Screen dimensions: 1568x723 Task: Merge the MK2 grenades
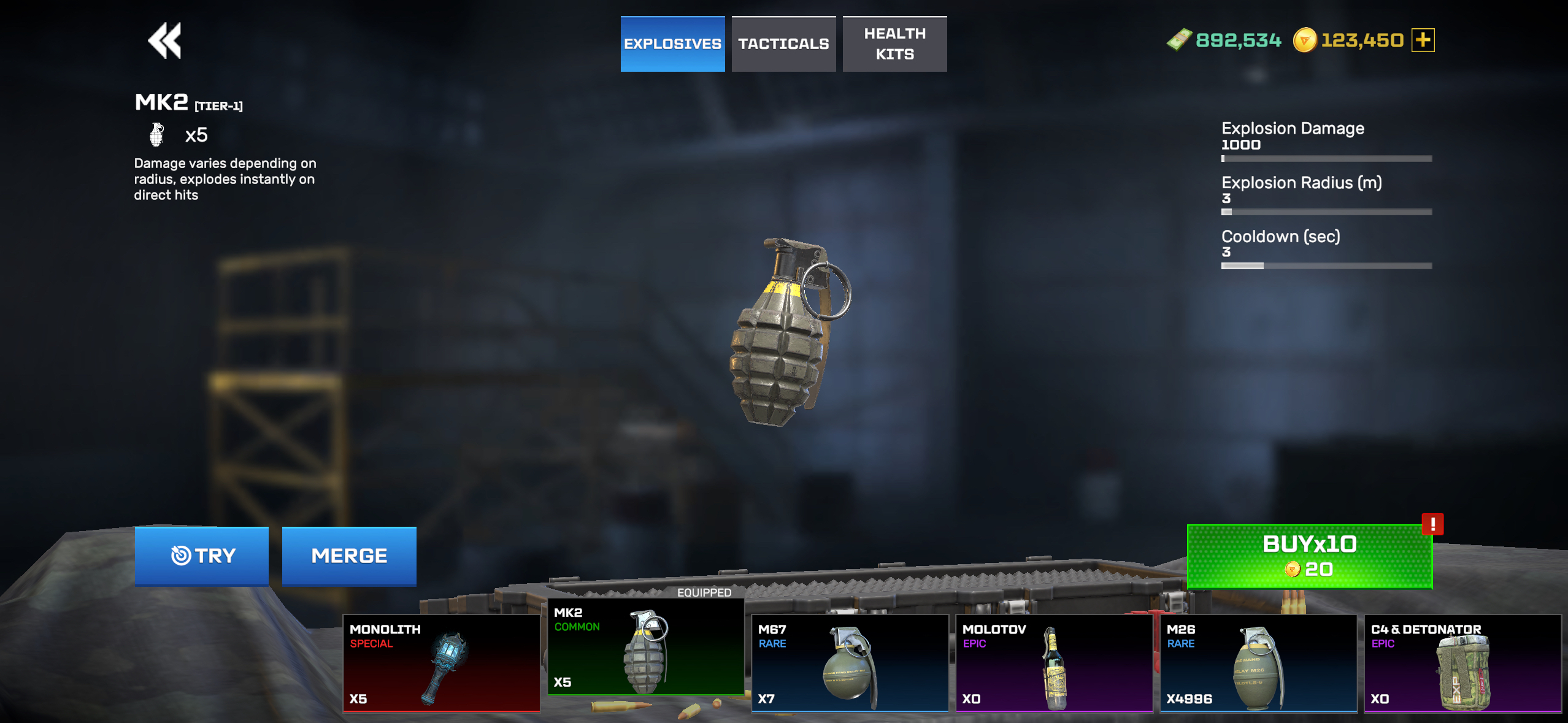pos(349,556)
